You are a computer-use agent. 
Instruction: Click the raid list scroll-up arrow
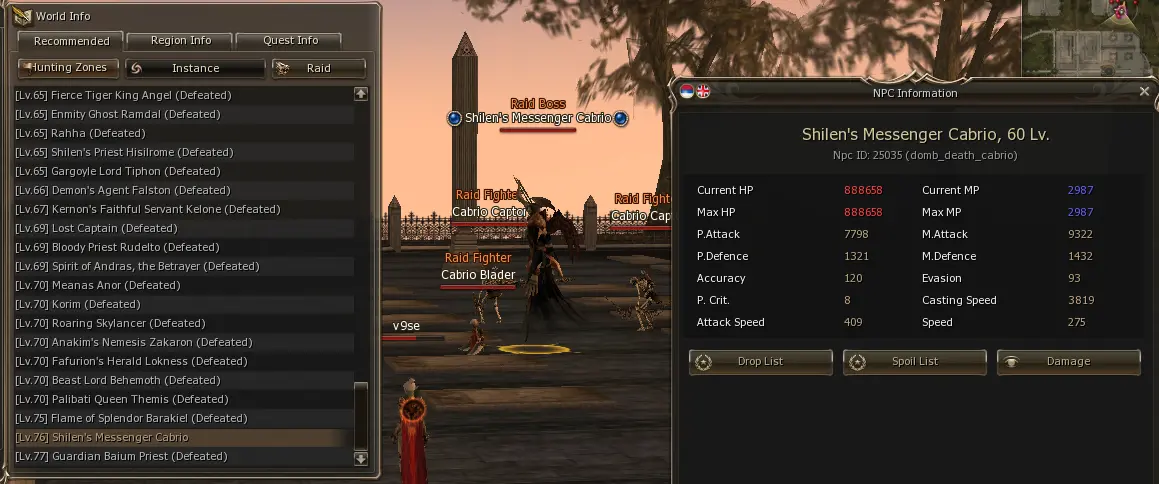361,94
